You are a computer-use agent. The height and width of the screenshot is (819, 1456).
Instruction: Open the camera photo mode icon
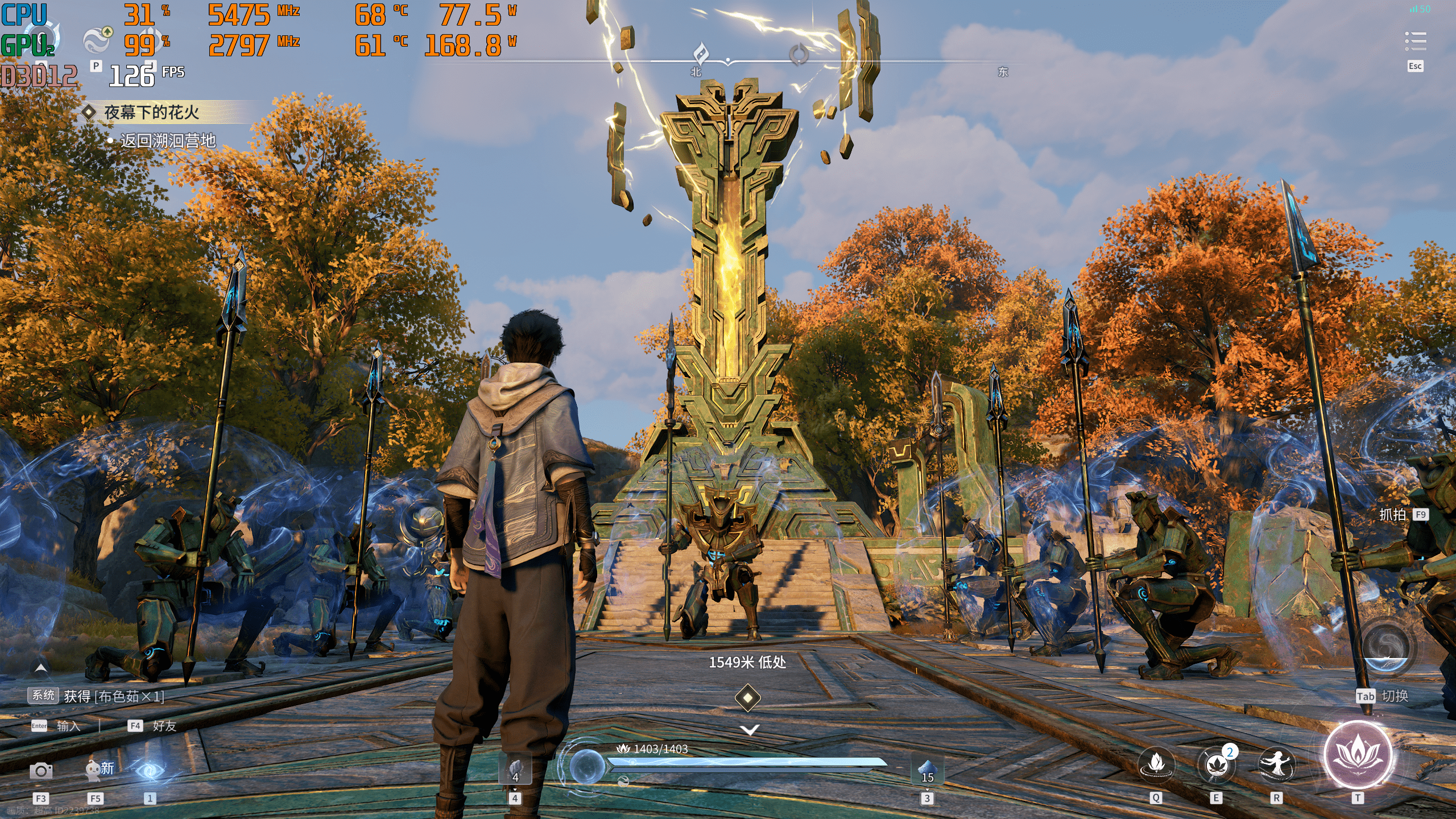(41, 771)
